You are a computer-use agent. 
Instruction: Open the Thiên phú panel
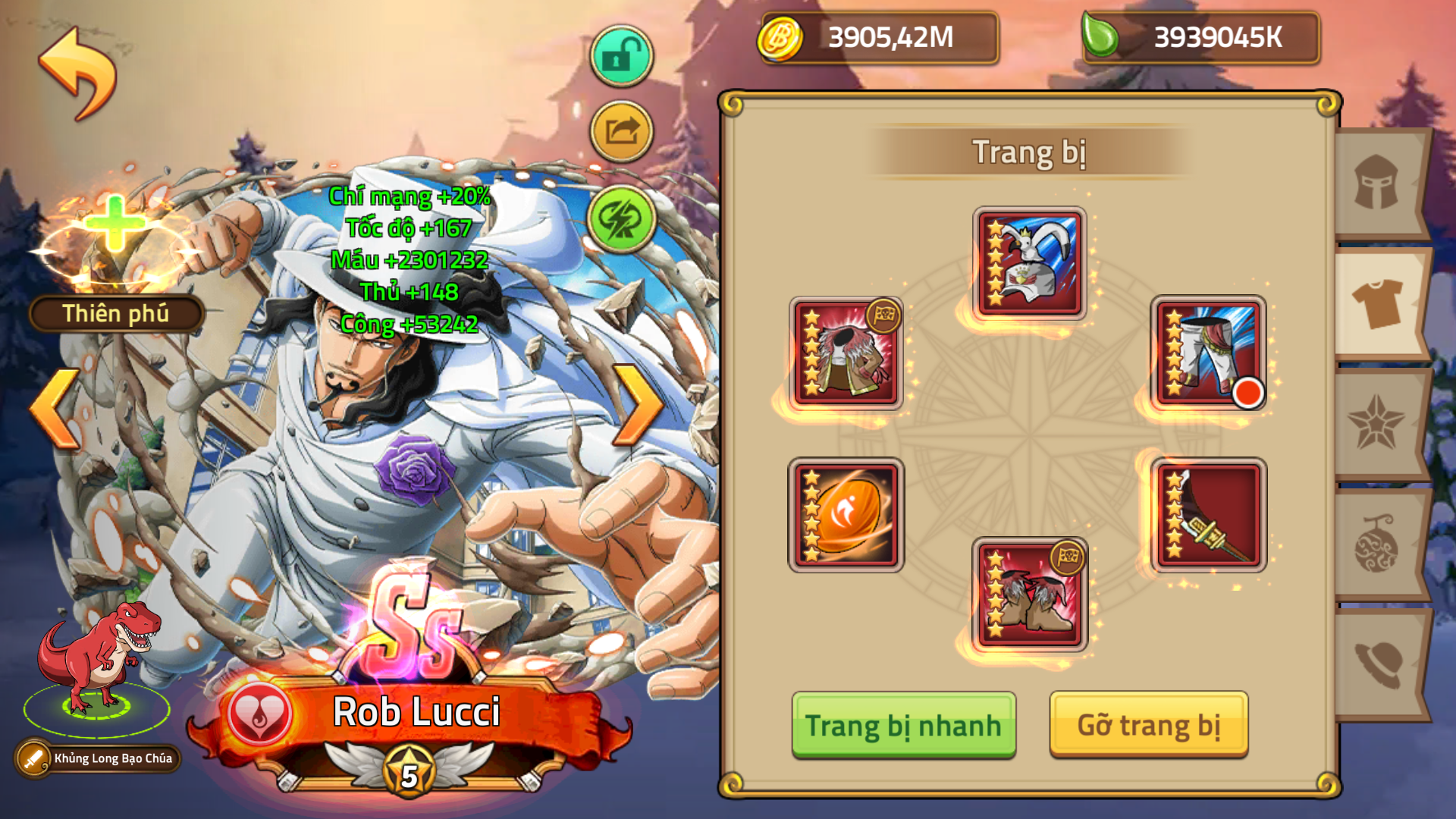(115, 311)
